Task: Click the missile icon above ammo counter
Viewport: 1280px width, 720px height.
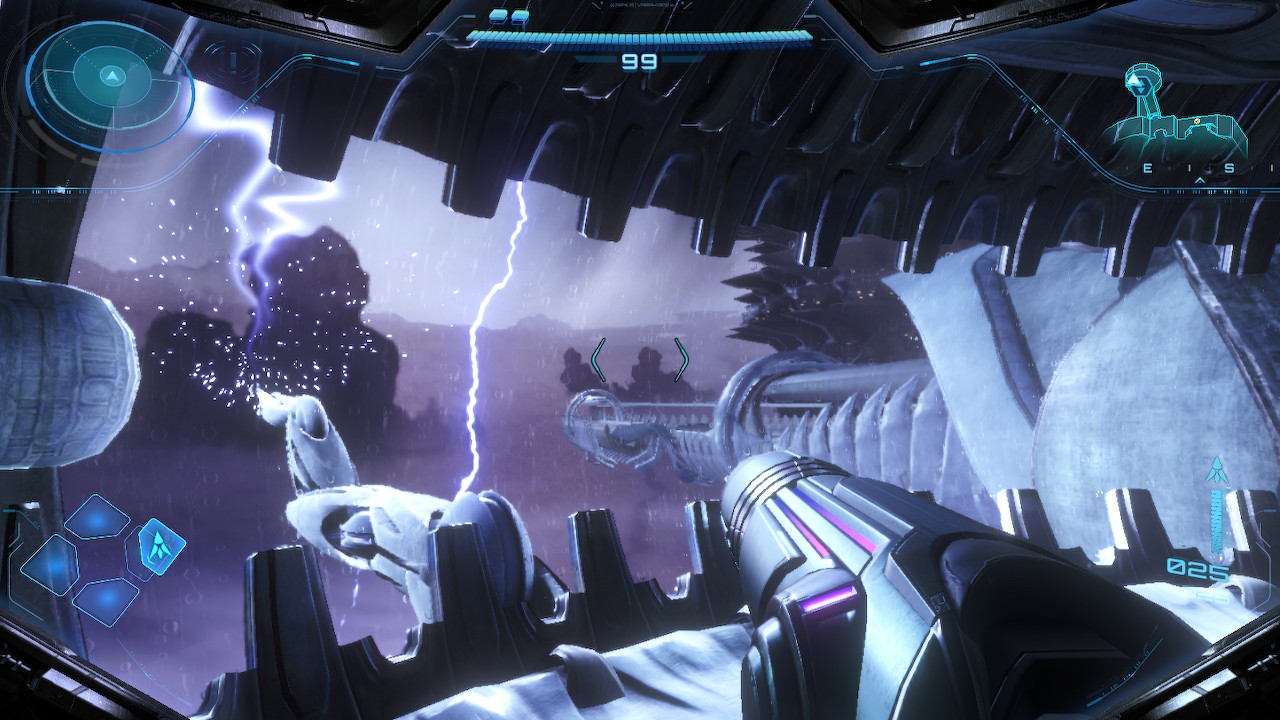Action: (x=1217, y=470)
